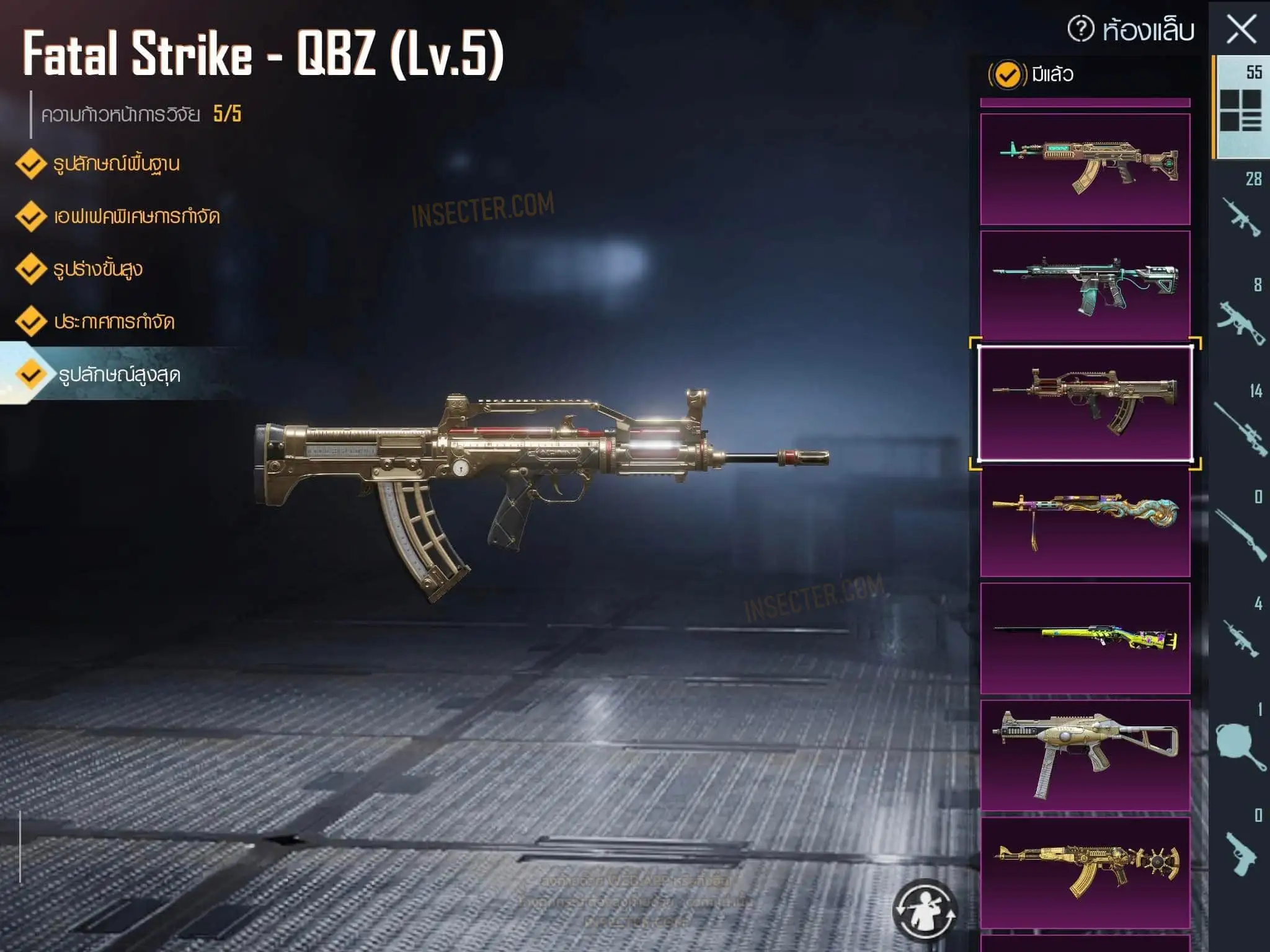The image size is (1270, 952).
Task: Open the lab help question mark
Action: point(1081,29)
